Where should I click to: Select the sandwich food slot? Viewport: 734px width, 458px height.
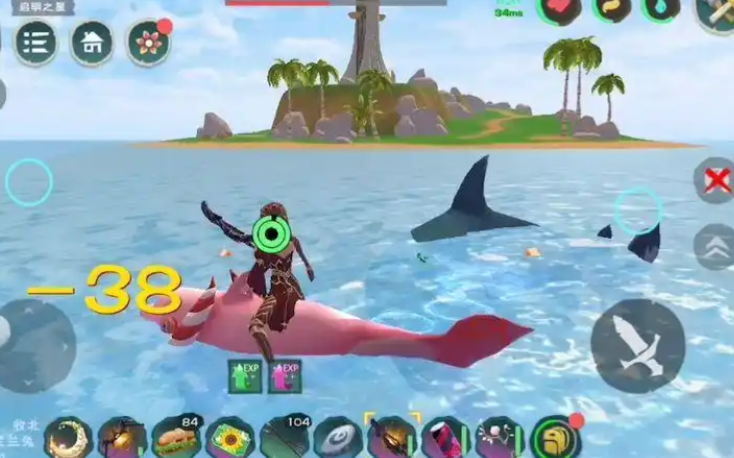pyautogui.click(x=177, y=438)
